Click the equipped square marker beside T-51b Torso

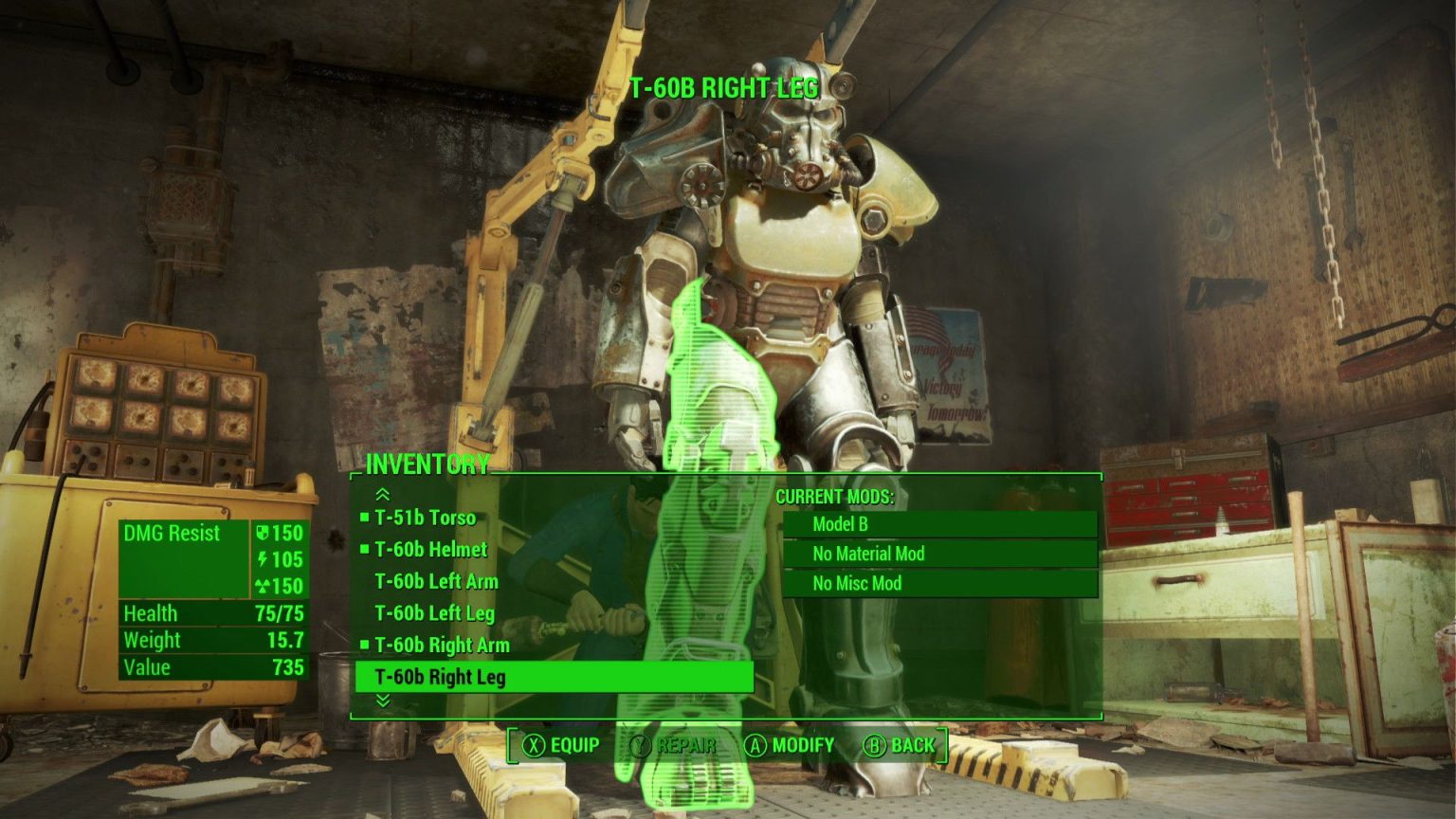(x=364, y=518)
